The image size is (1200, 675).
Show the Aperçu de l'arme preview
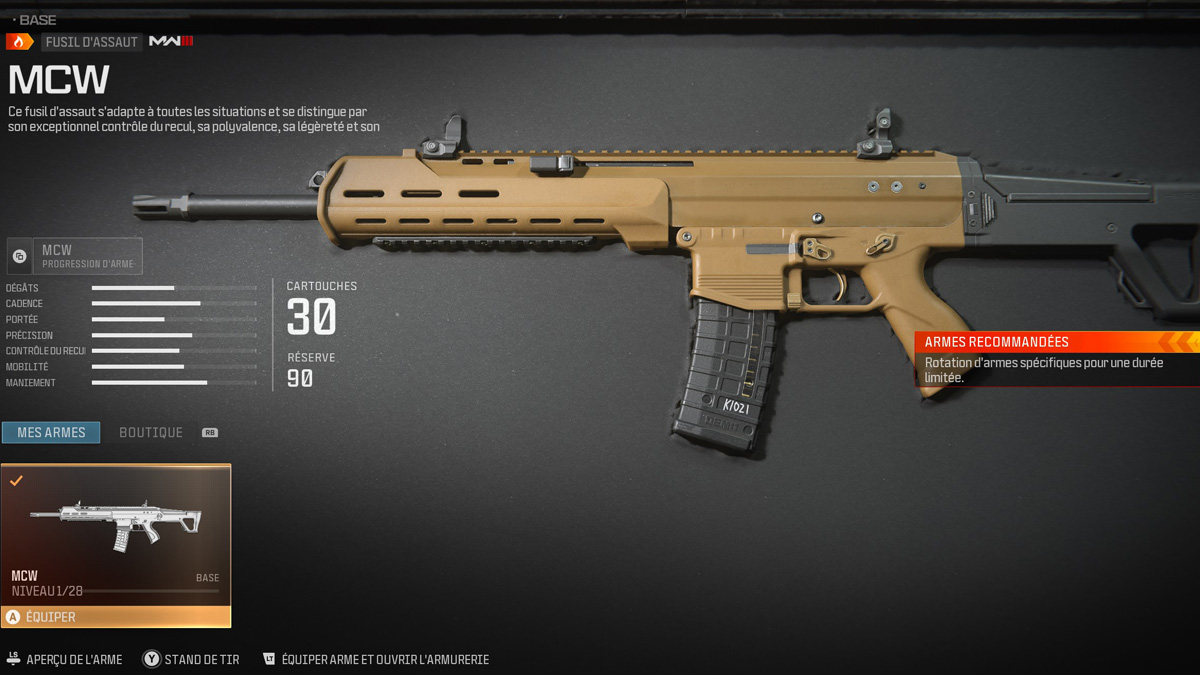pos(65,659)
